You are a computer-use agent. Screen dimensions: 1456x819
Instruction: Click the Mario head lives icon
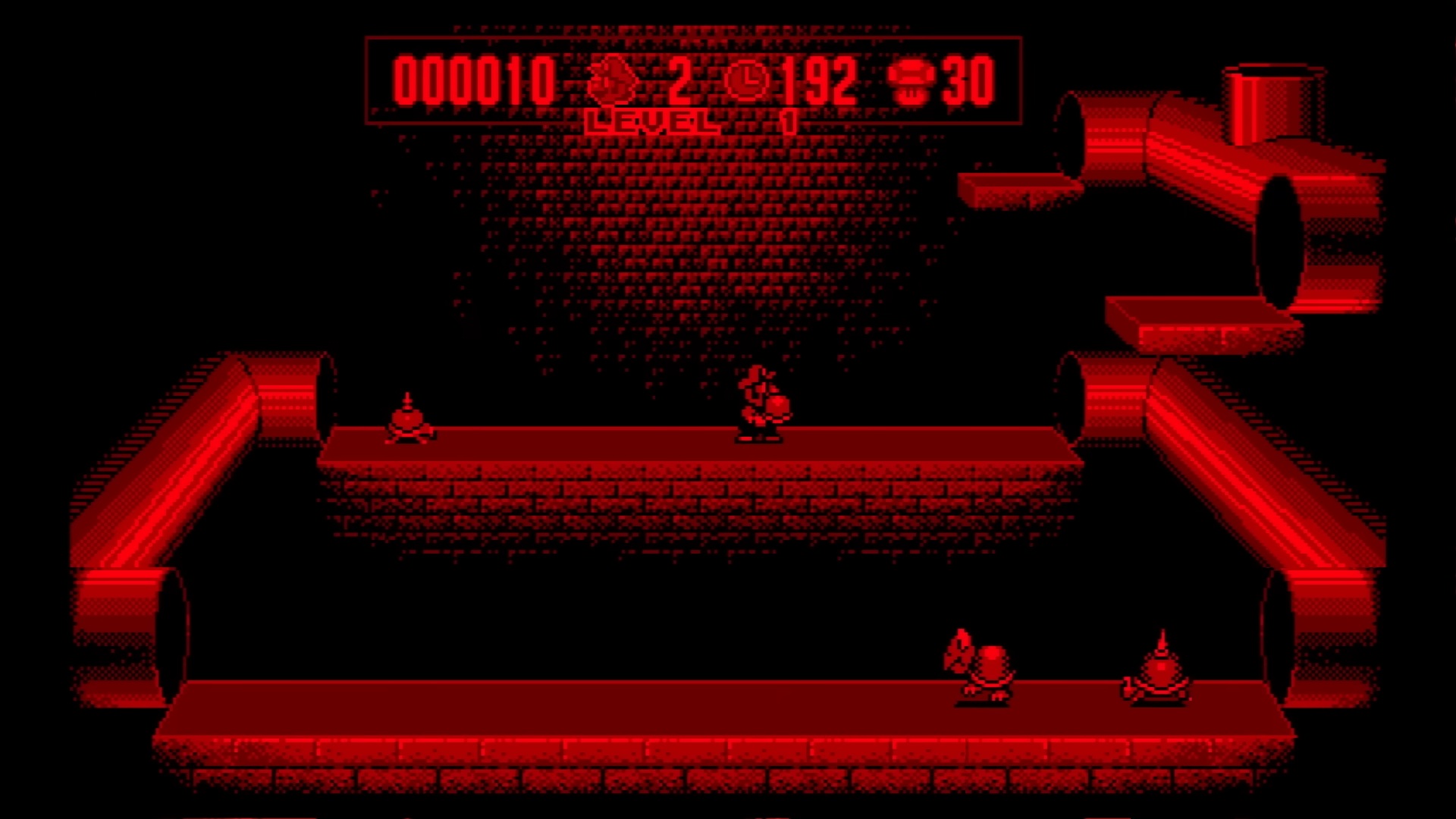[x=613, y=80]
